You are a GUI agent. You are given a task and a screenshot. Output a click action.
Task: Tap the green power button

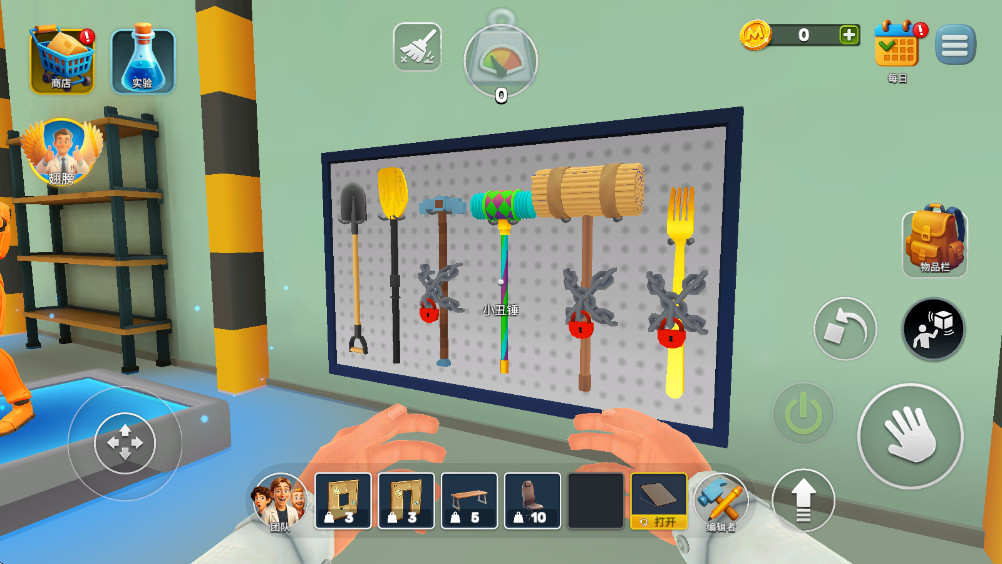(x=803, y=413)
